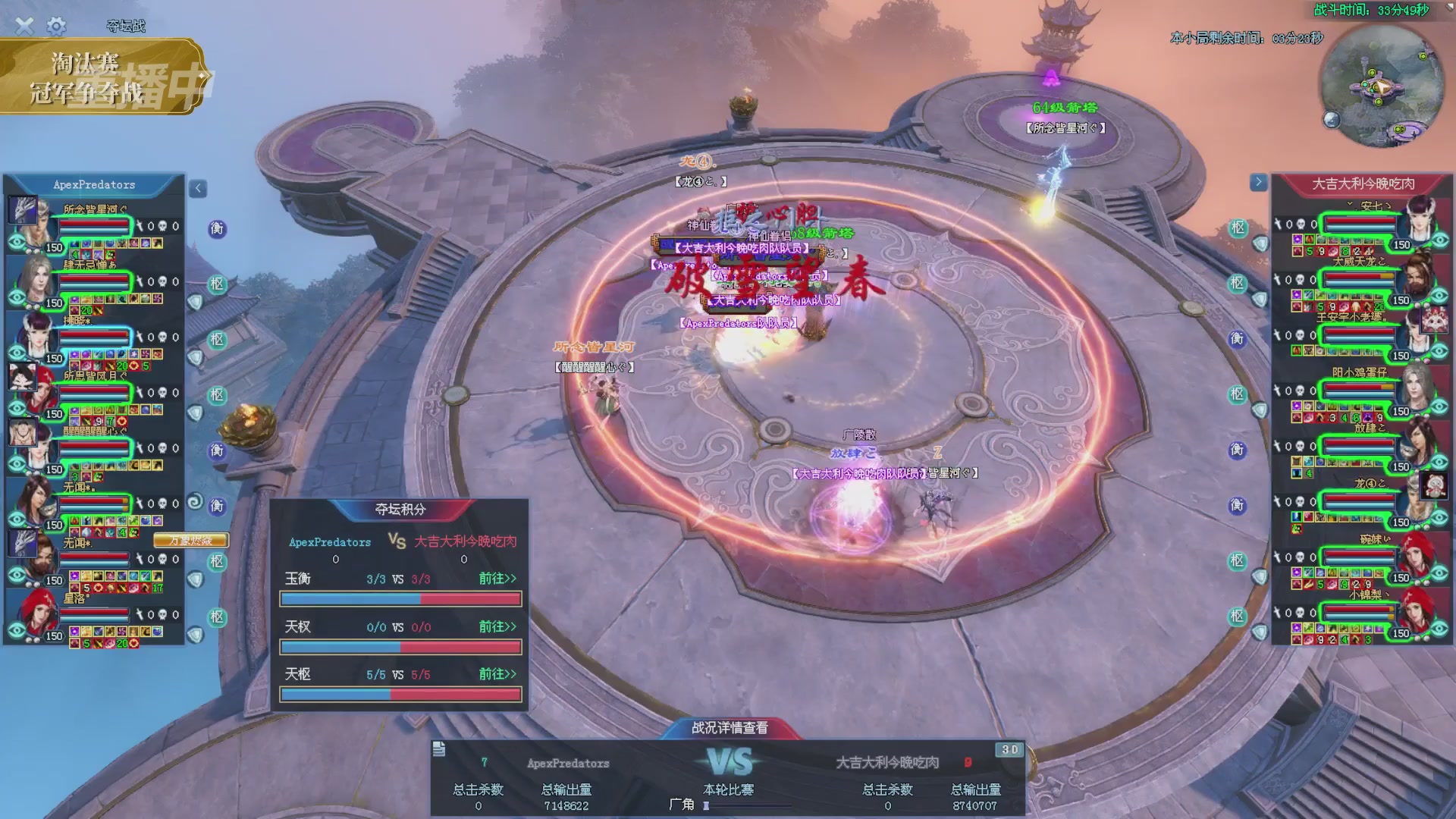Image resolution: width=1456 pixels, height=819 pixels.
Task: Toggle the eye icon beside 星落
Action: pos(17,631)
